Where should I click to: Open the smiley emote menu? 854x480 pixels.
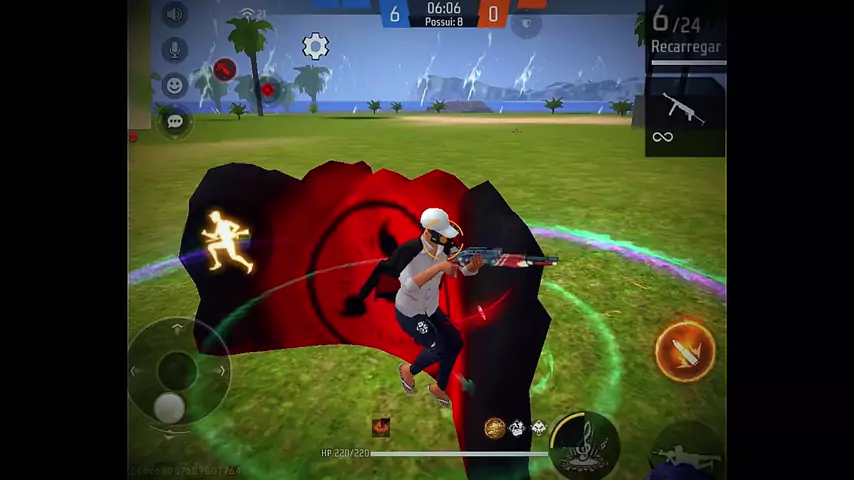tap(175, 86)
